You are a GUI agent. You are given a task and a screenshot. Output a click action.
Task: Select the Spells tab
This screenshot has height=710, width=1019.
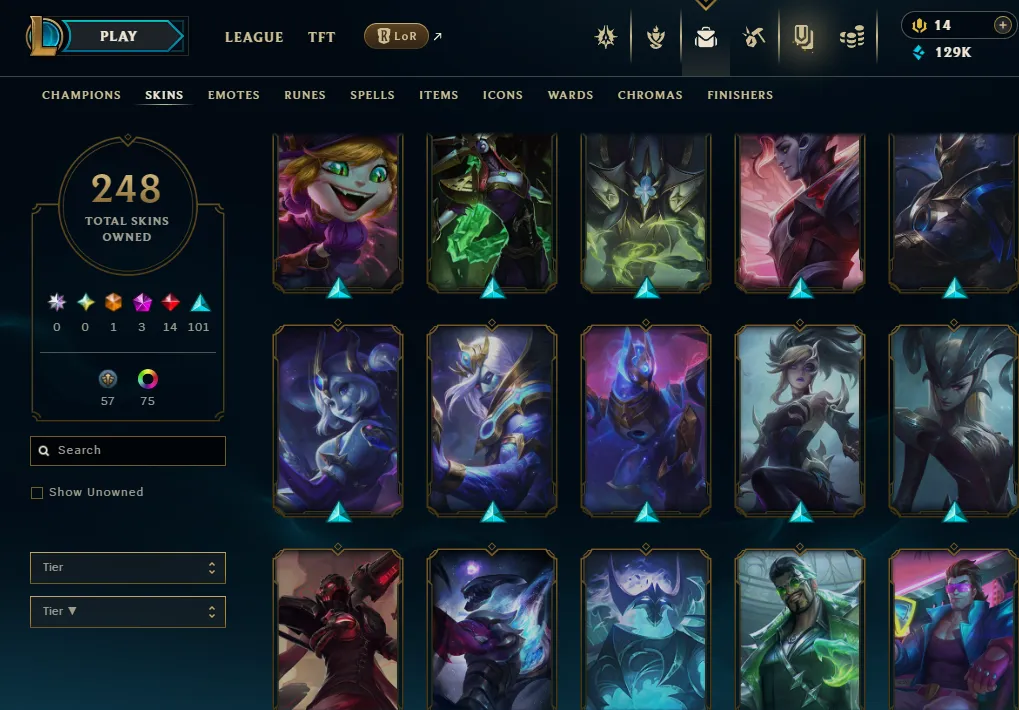[x=372, y=95]
